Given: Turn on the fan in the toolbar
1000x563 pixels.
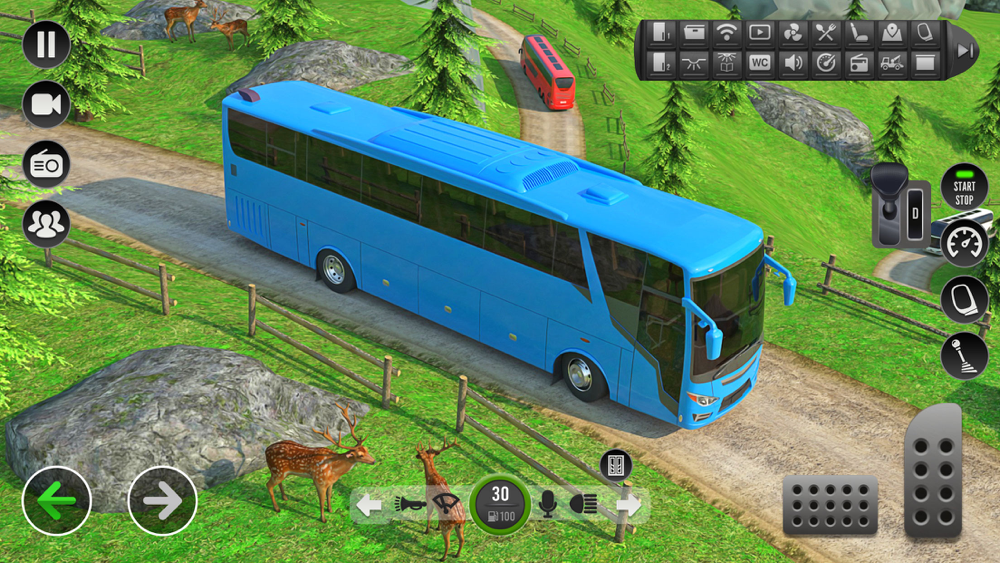Looking at the screenshot, I should click(793, 33).
